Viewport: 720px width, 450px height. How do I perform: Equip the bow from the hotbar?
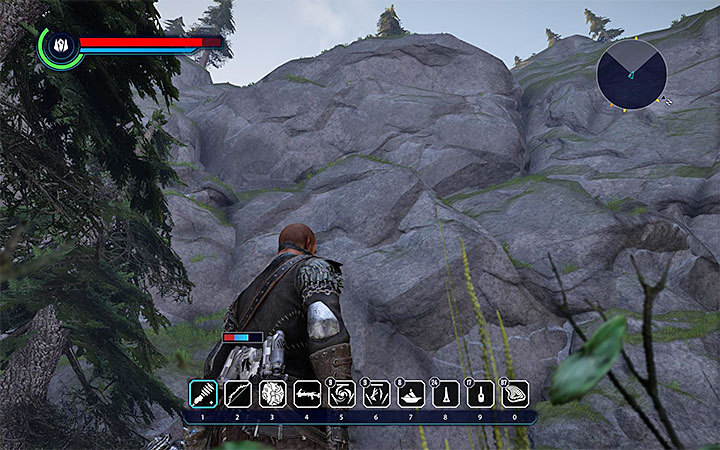click(x=238, y=394)
